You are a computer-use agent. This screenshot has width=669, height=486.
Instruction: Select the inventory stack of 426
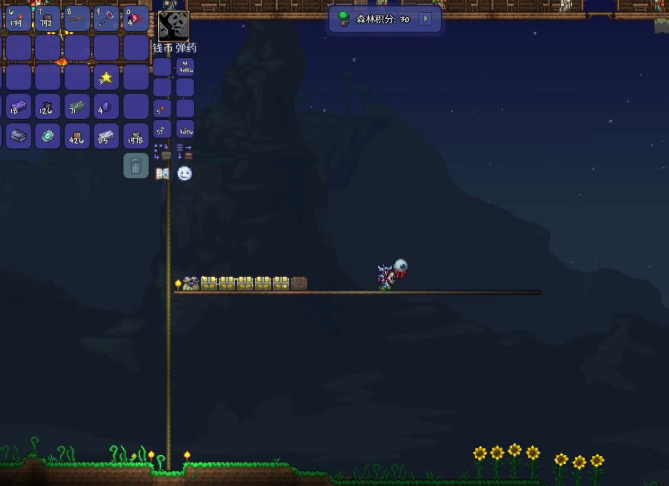77,136
